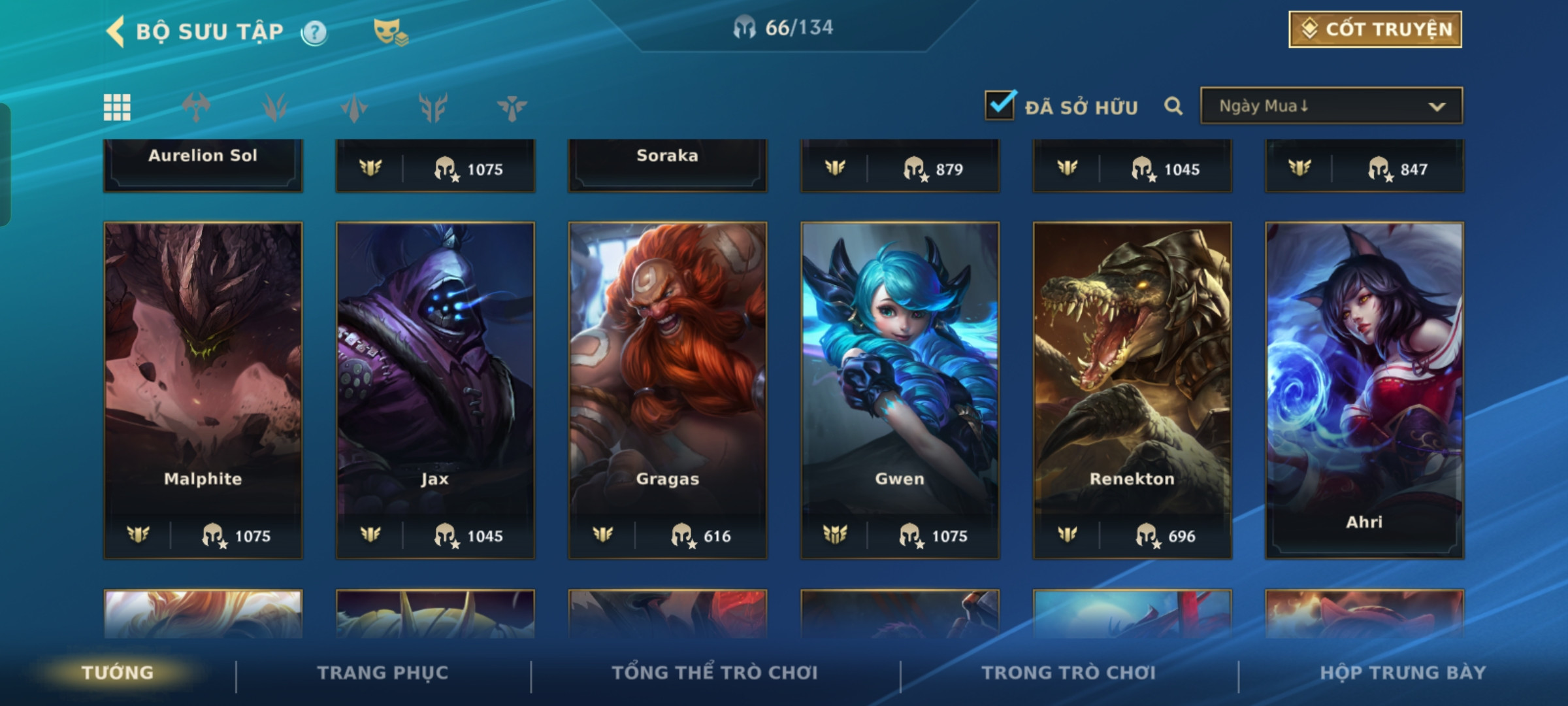
Task: Expand the Ngày Mua sort dropdown
Action: pos(1331,106)
